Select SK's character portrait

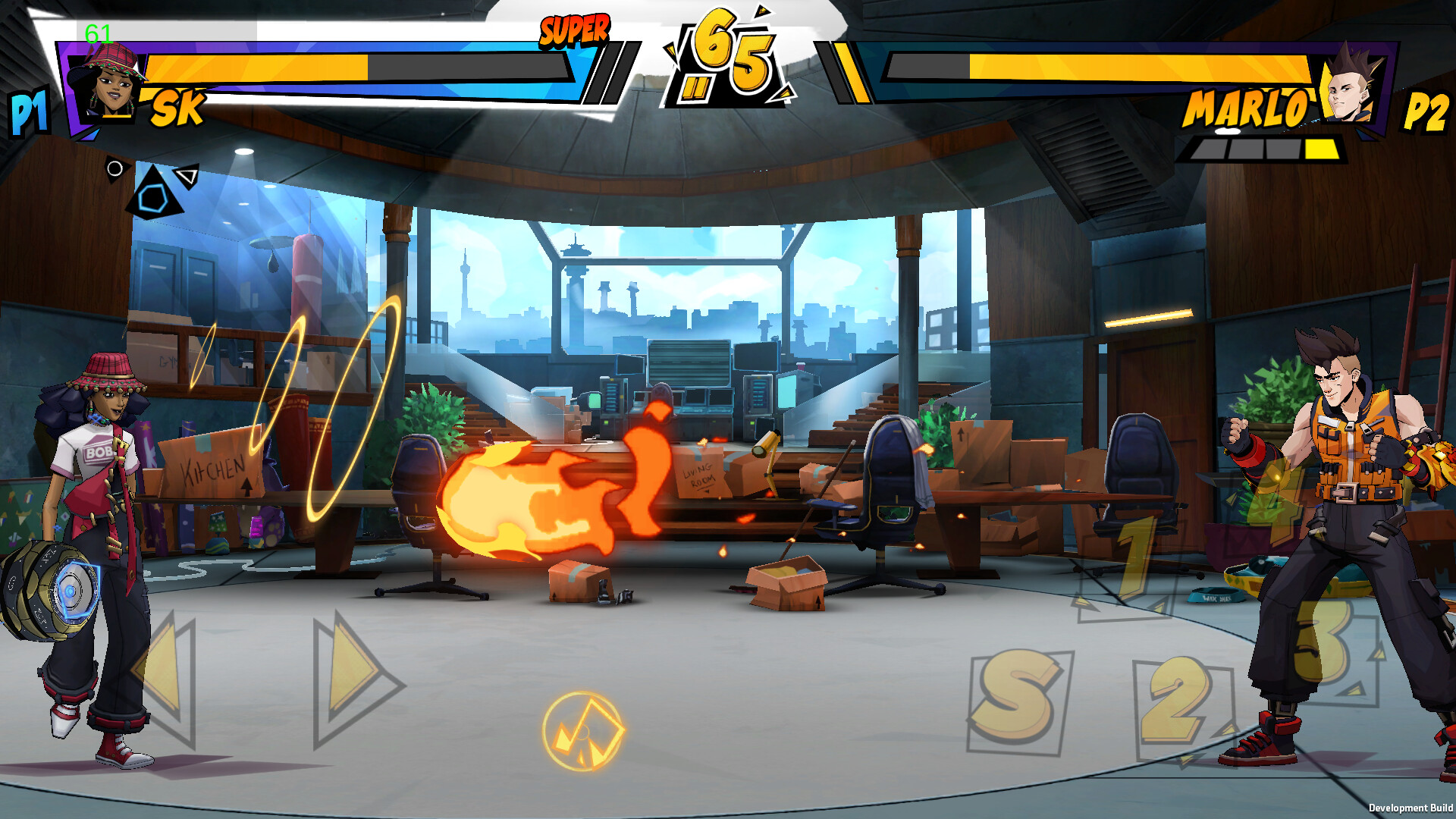[106, 83]
